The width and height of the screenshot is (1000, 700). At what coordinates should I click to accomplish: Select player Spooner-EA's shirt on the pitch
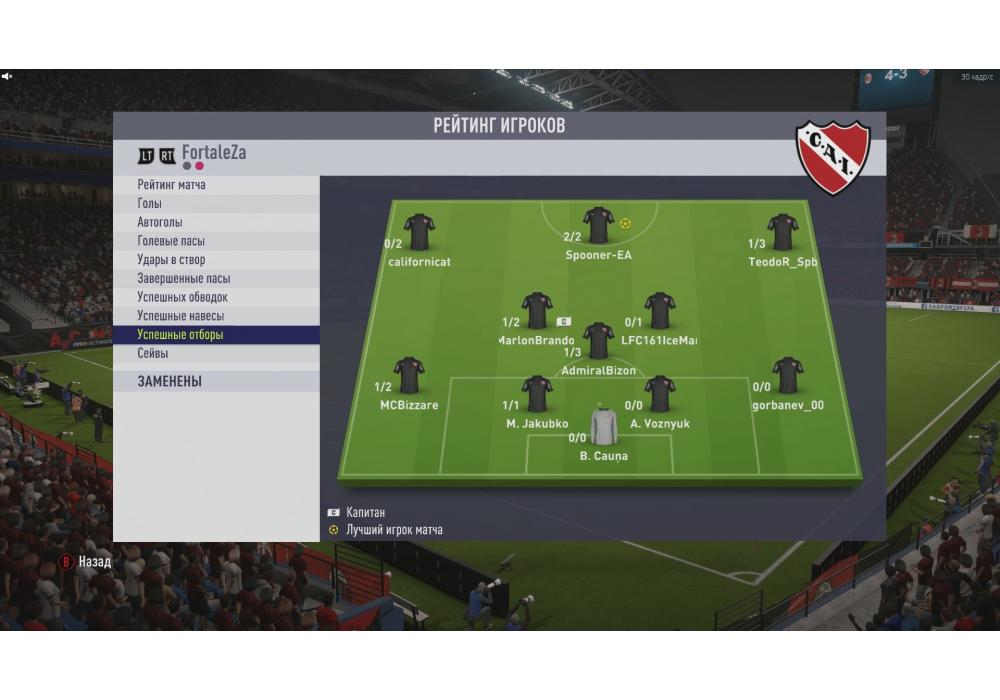tap(599, 225)
